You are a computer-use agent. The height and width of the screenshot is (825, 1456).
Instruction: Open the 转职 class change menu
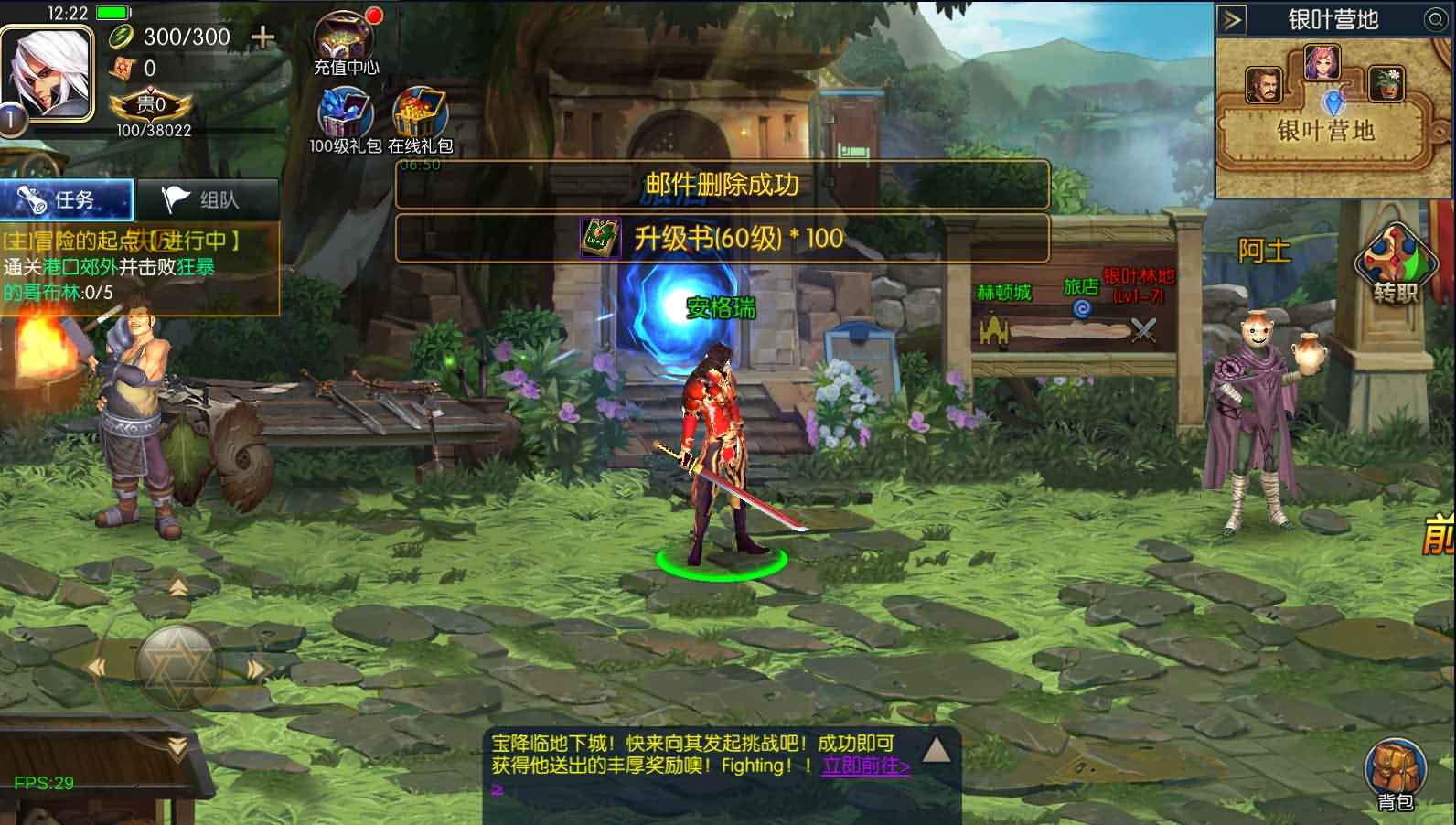(1395, 264)
